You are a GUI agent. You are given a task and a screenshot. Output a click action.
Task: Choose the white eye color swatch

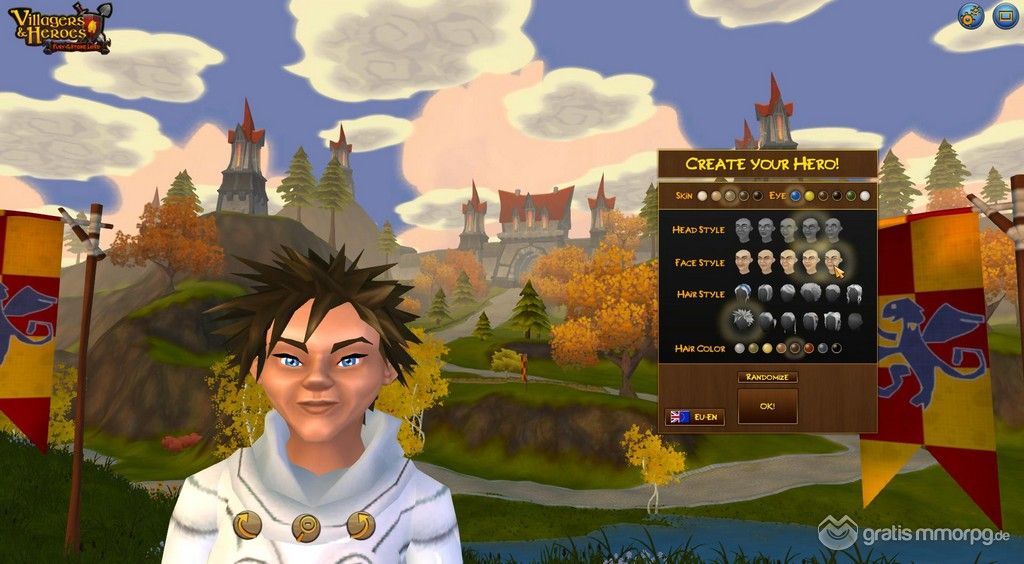pyautogui.click(x=865, y=196)
